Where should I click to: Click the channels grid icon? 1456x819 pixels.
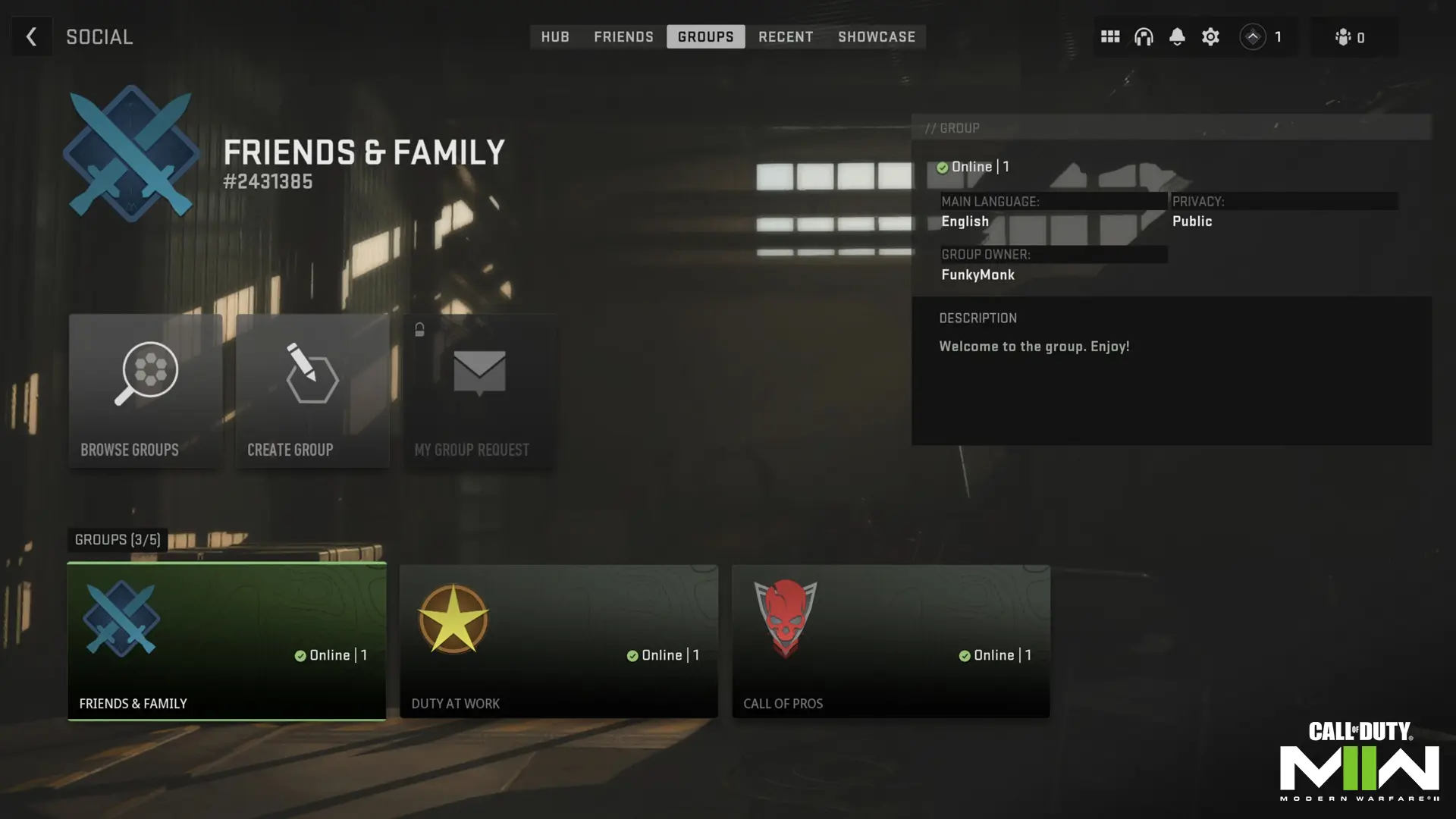[1109, 36]
